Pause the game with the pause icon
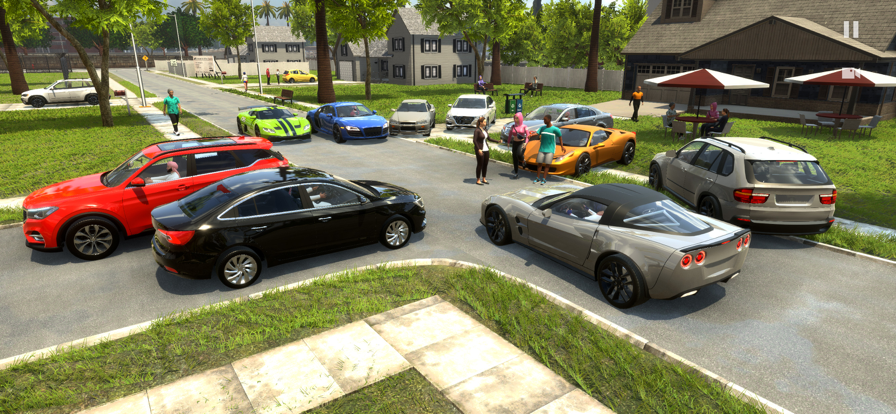 850,30
